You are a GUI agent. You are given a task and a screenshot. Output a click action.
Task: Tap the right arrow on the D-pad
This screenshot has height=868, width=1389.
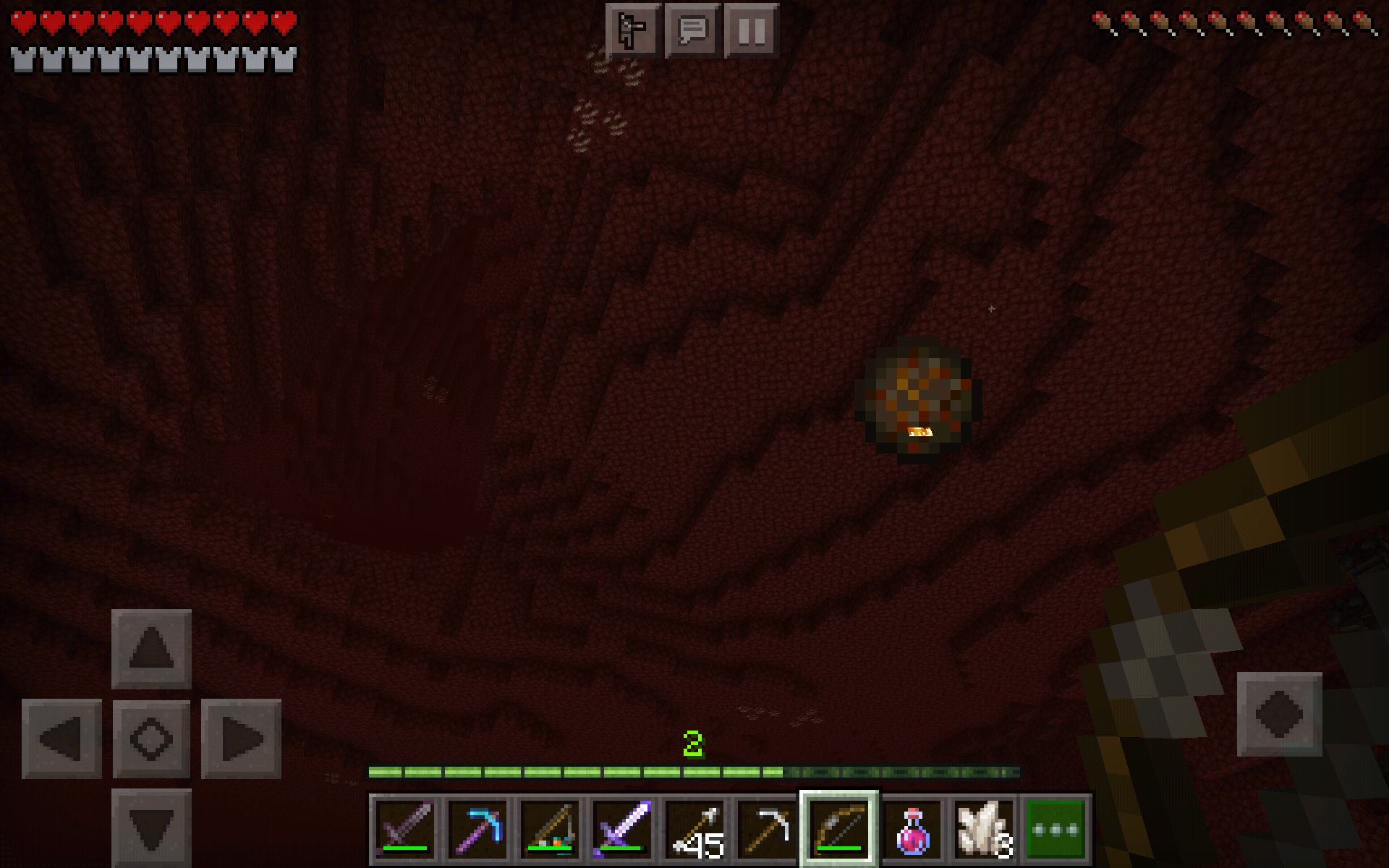[241, 739]
